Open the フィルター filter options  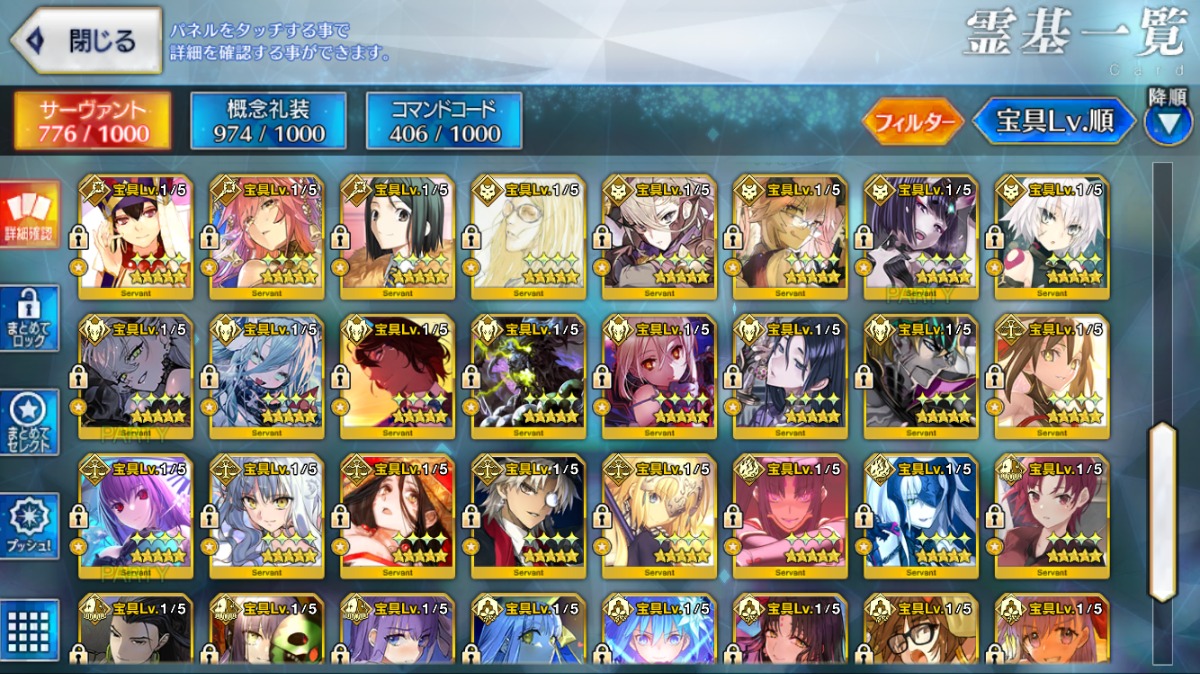pyautogui.click(x=912, y=122)
